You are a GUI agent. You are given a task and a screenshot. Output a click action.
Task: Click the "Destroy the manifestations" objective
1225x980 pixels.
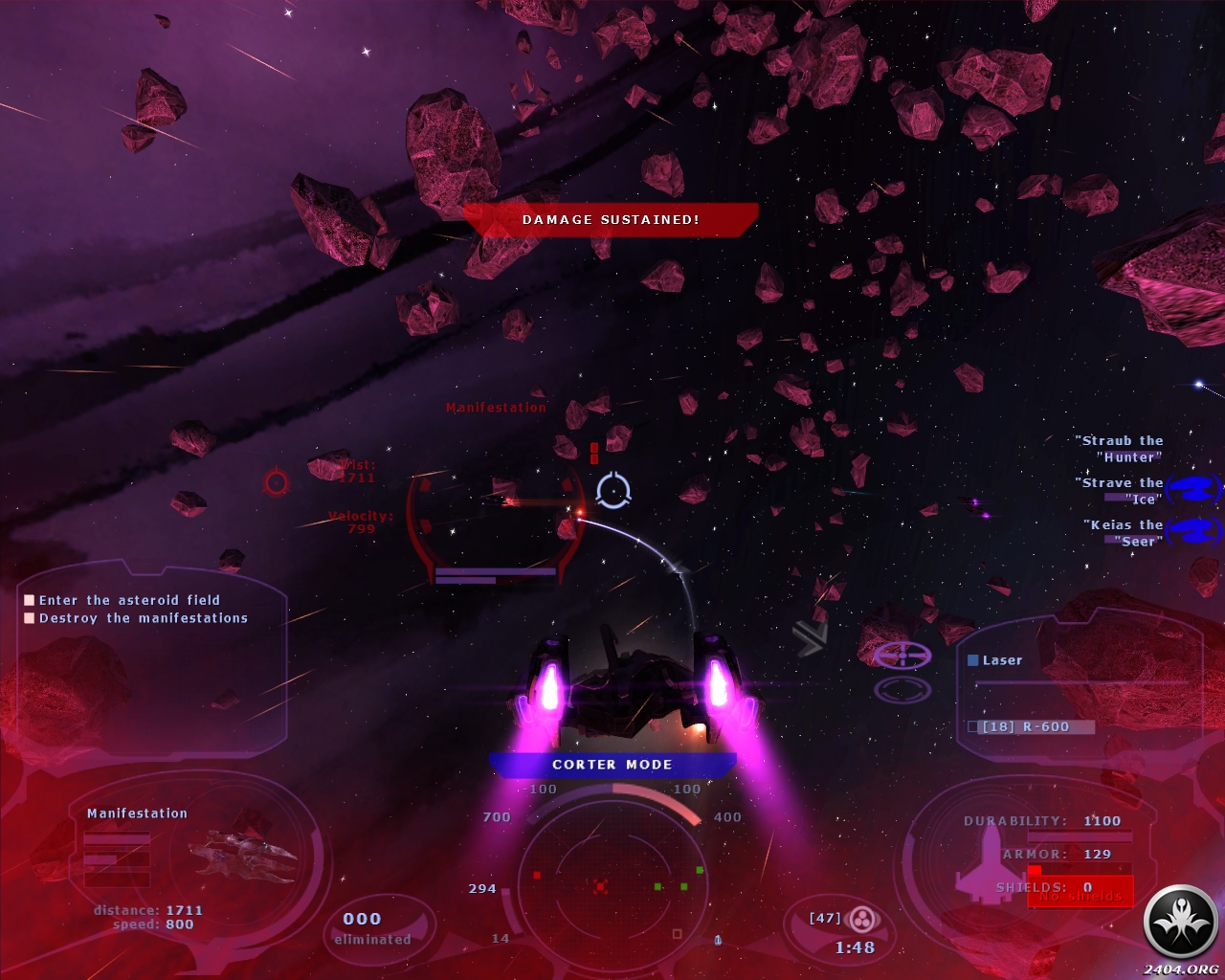coord(143,618)
